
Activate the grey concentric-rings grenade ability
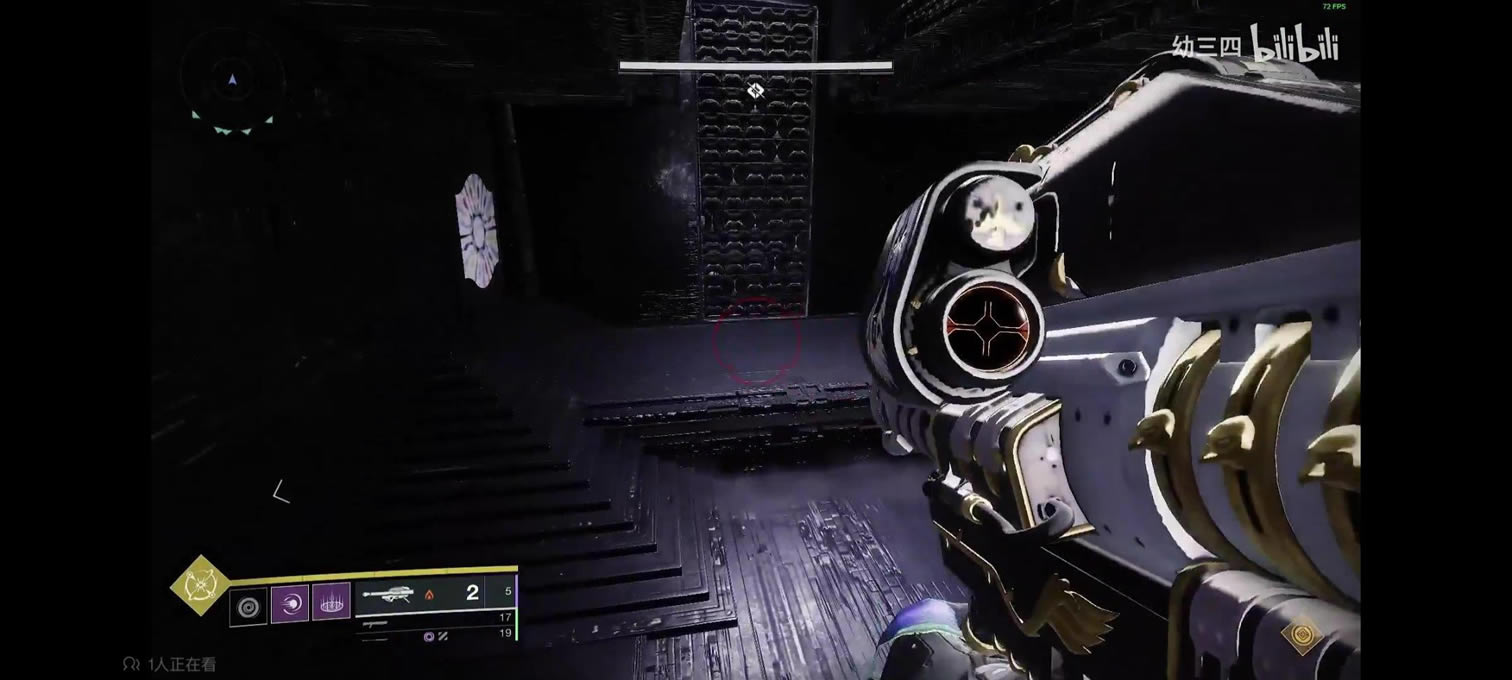pyautogui.click(x=248, y=606)
